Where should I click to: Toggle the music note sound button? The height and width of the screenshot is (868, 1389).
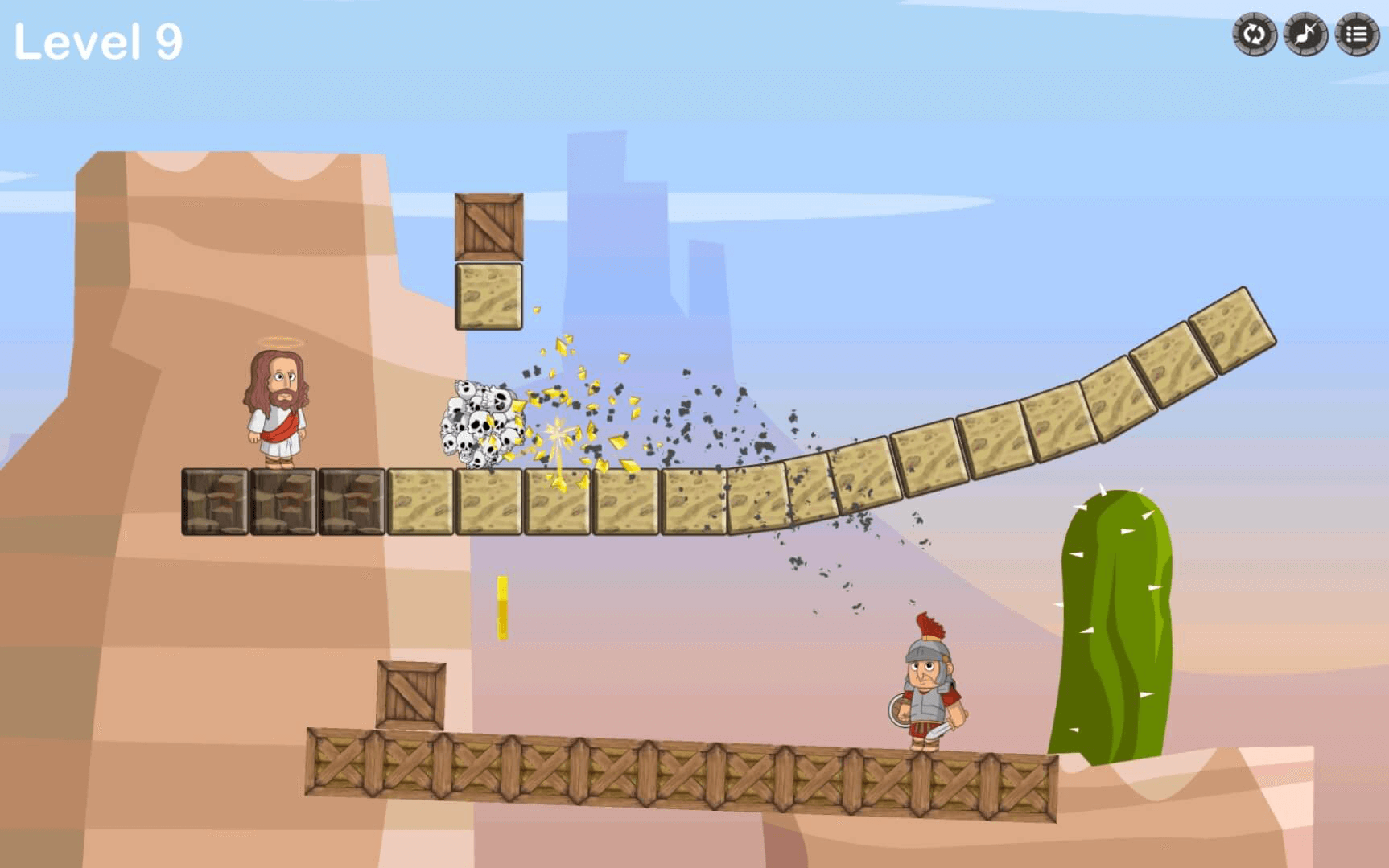(1305, 35)
